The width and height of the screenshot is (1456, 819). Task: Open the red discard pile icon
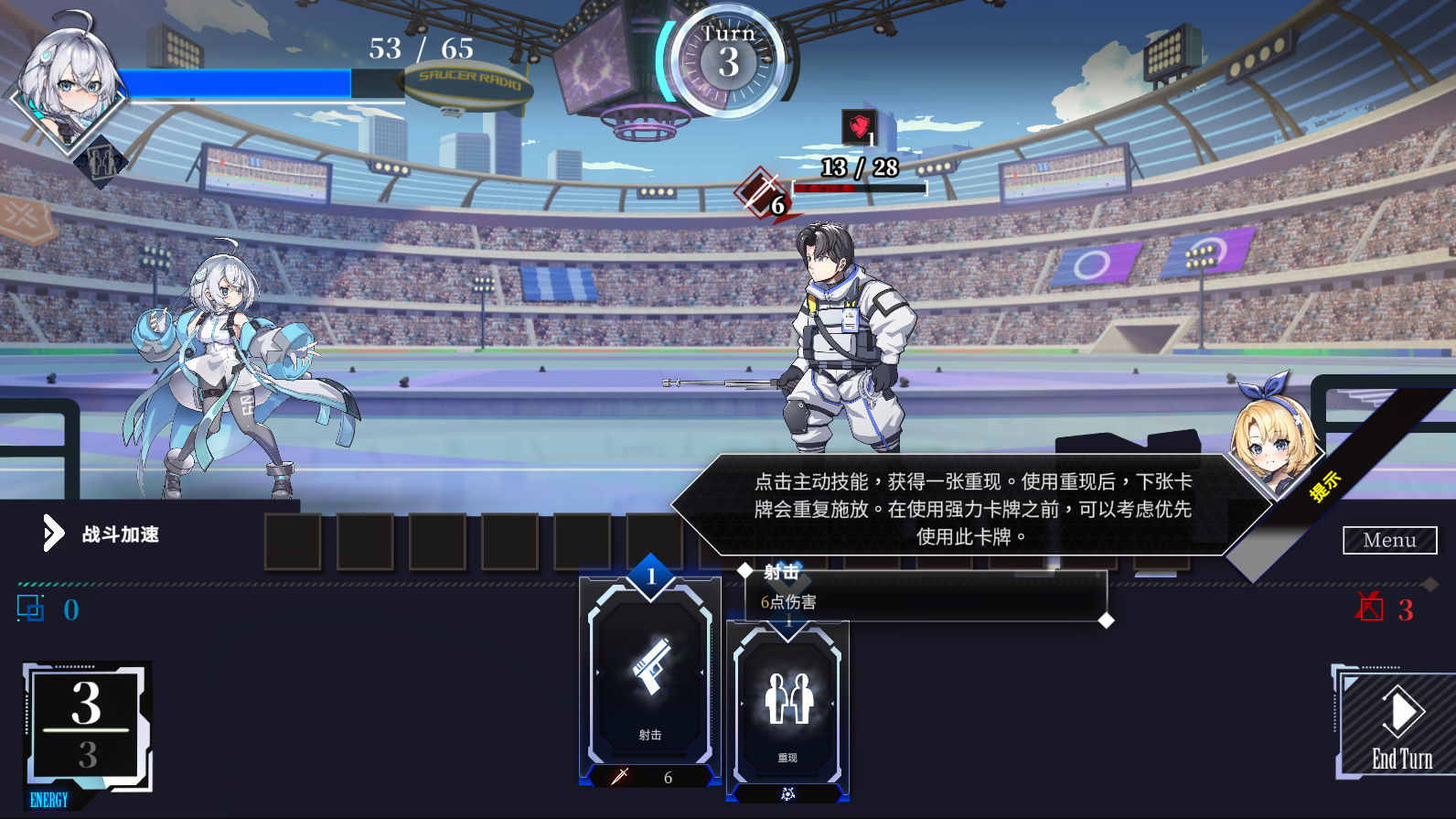click(1370, 608)
